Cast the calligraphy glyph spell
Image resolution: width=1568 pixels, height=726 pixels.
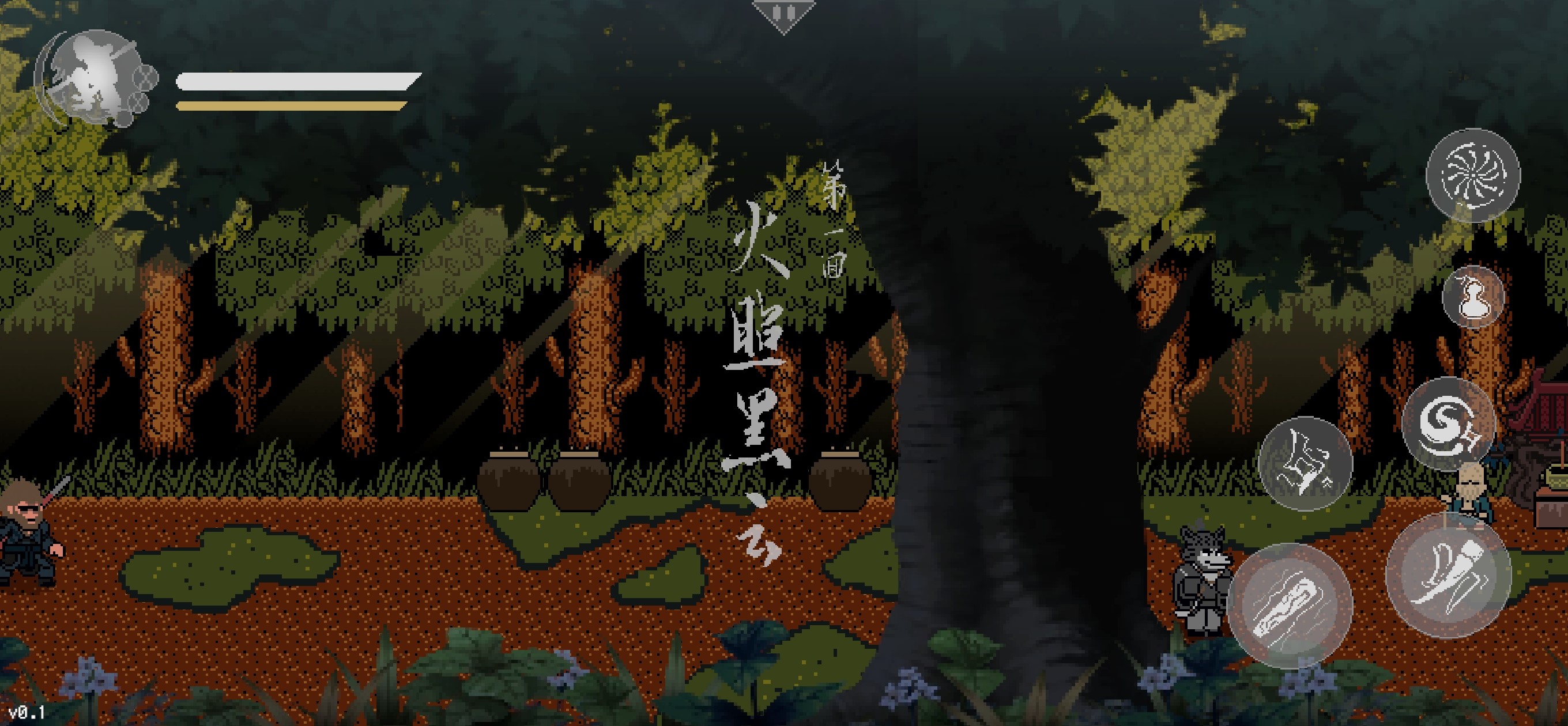1305,463
